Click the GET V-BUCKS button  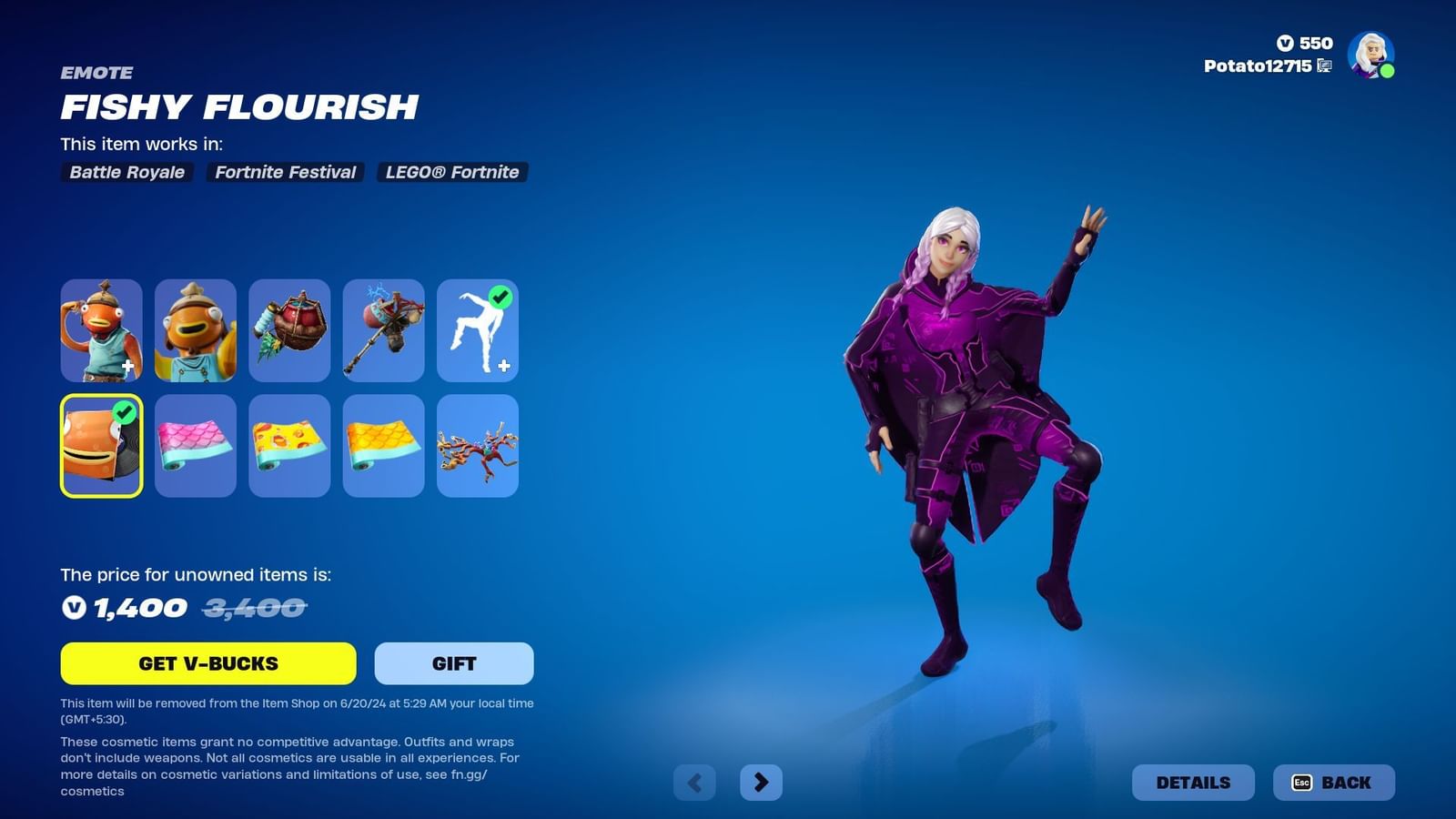(207, 663)
